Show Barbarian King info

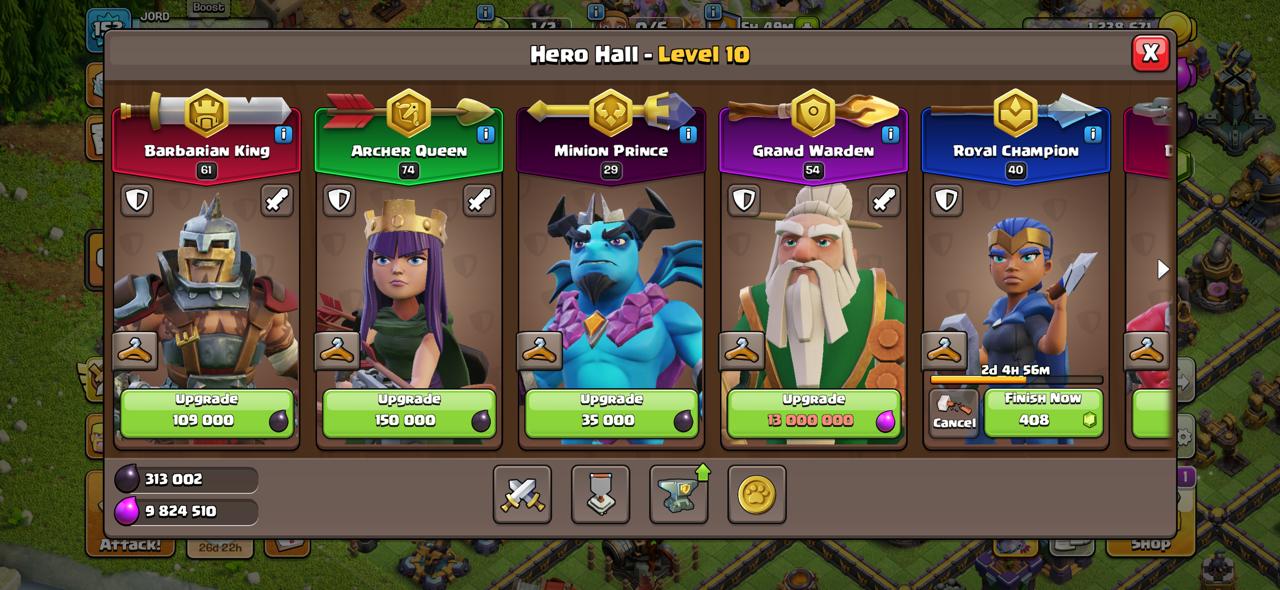(283, 134)
